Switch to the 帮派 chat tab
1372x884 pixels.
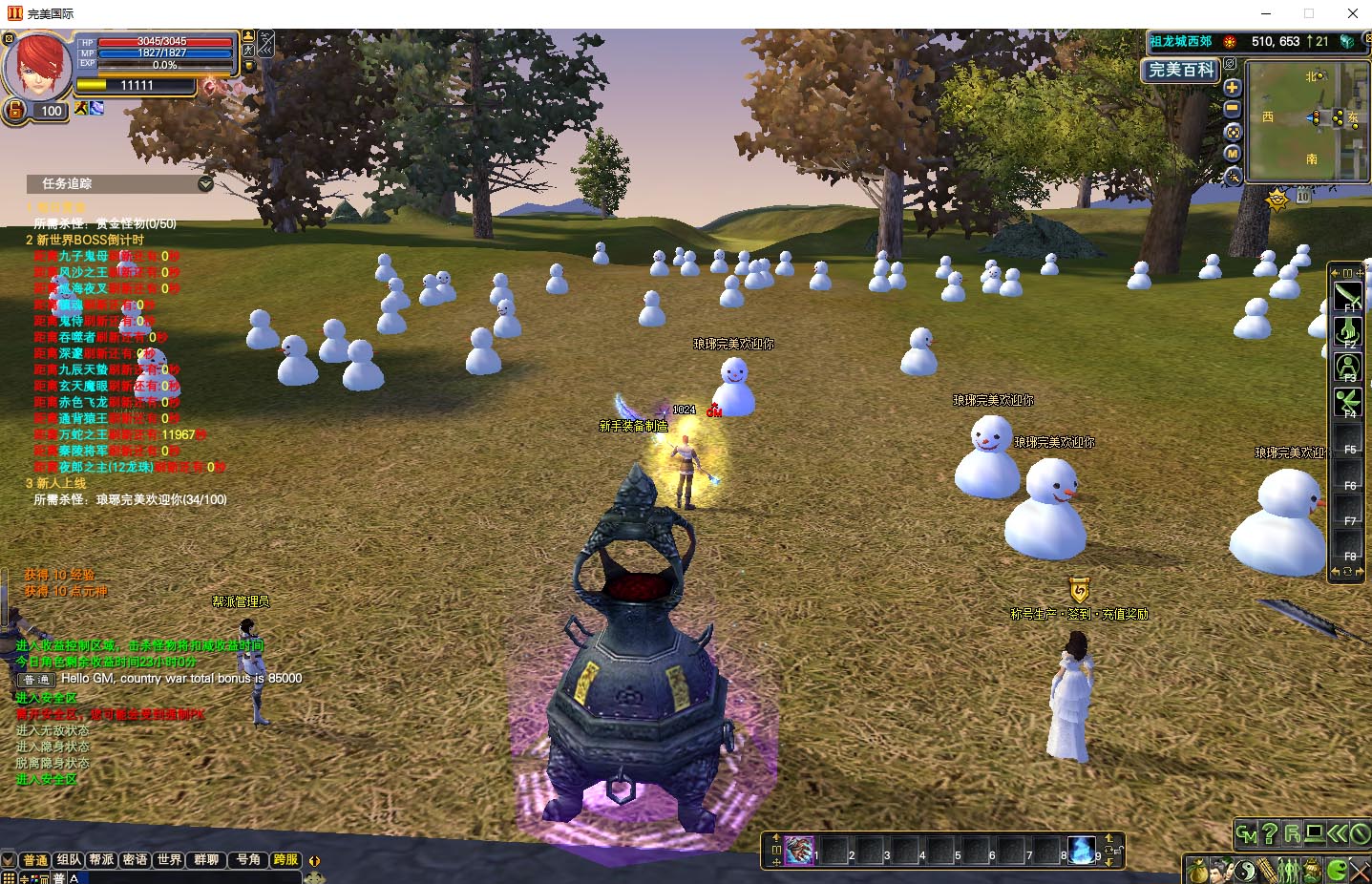coord(101,860)
